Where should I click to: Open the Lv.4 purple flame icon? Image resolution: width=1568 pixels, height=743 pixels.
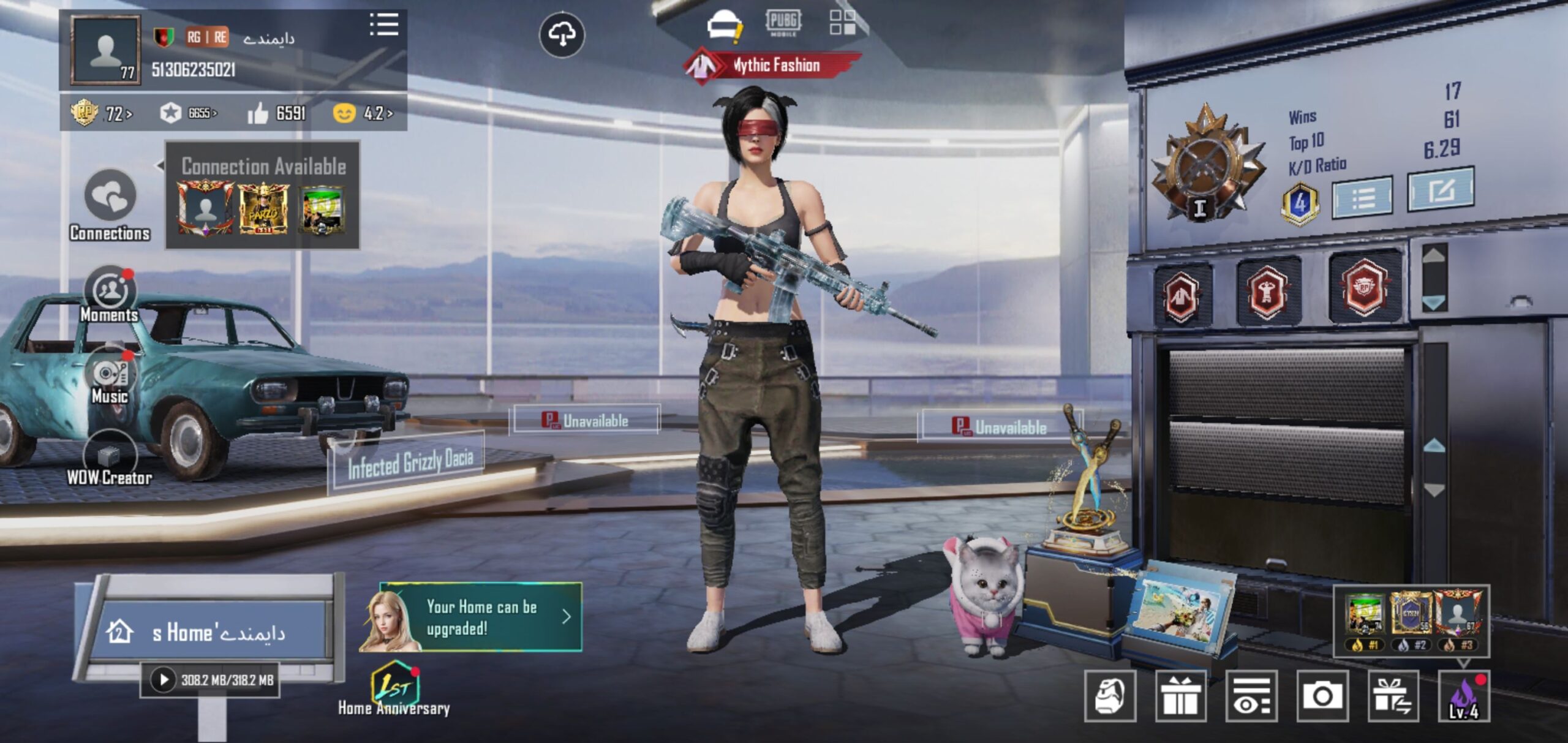tap(1463, 696)
